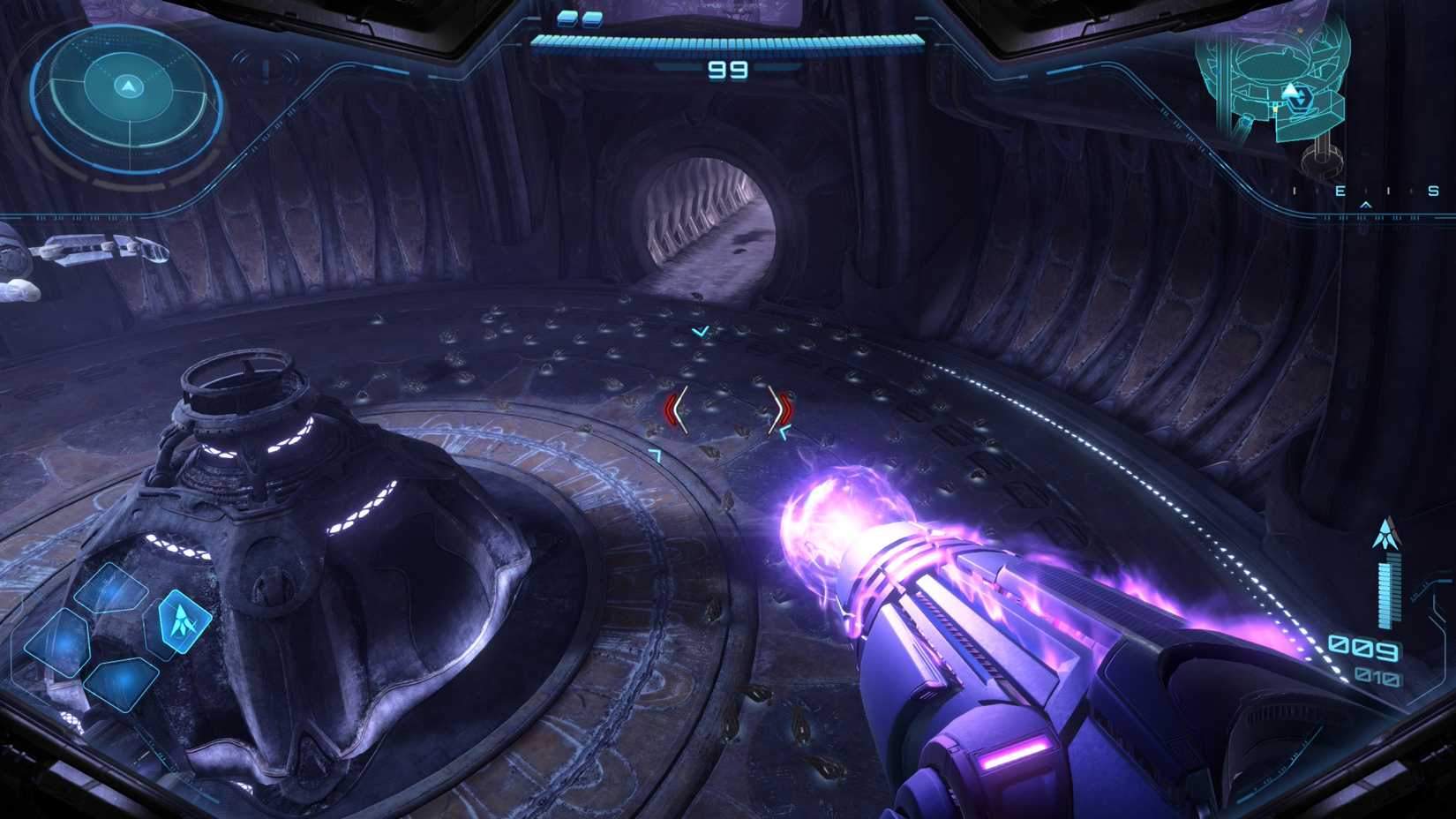Expand the compass strip using the chevron under E
This screenshot has width=1456, height=819.
click(x=1365, y=204)
